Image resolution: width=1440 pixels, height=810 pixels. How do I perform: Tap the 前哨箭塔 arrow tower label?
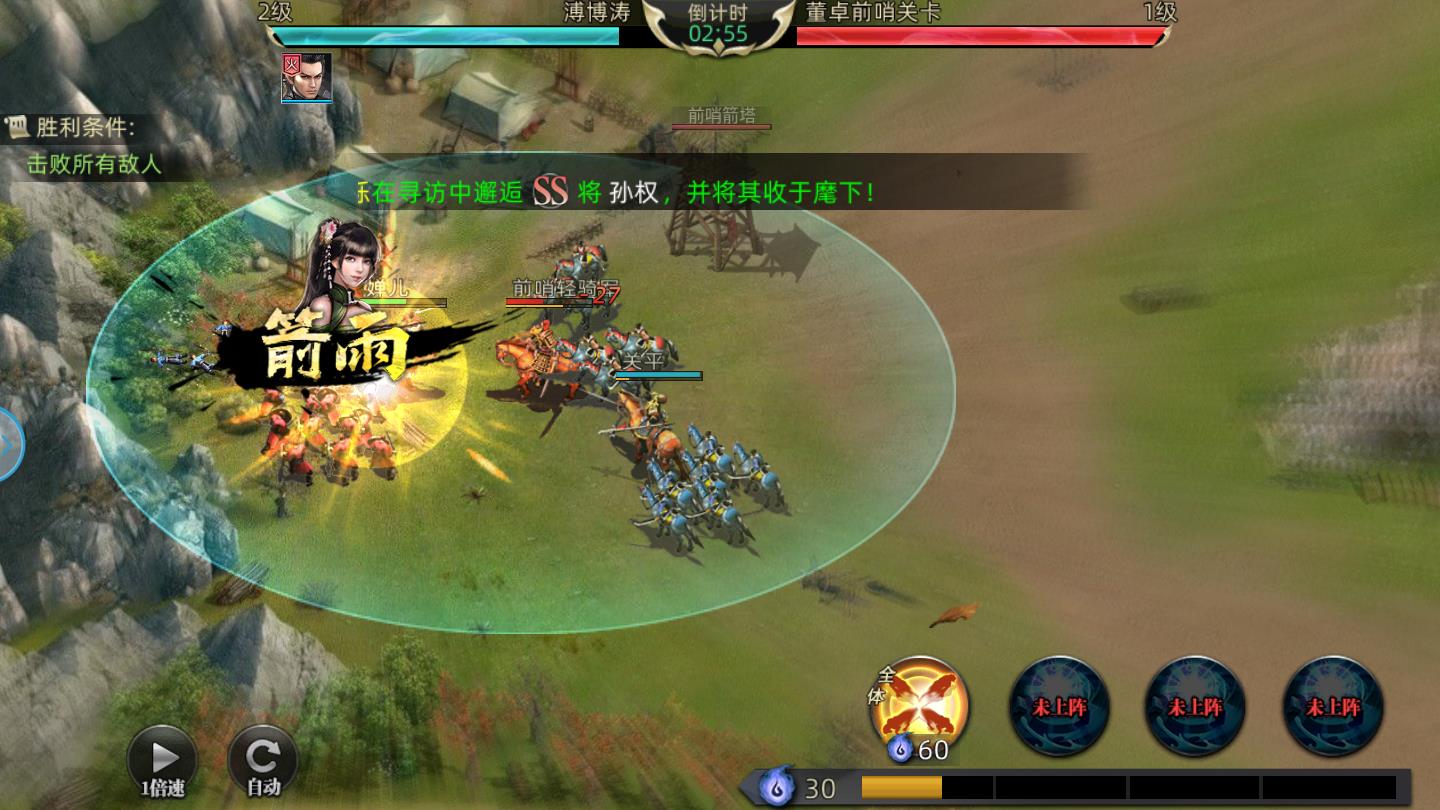[x=723, y=115]
